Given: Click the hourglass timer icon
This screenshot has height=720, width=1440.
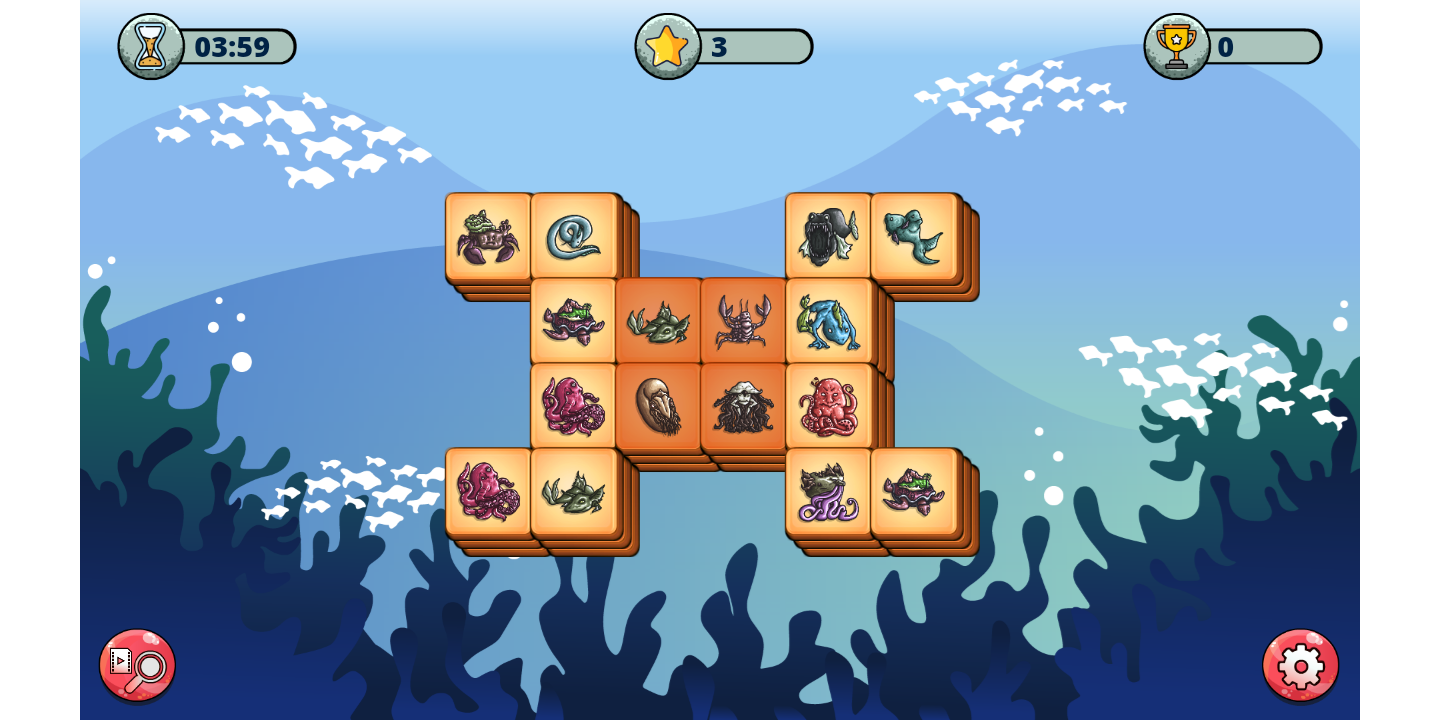Looking at the screenshot, I should pos(148,45).
